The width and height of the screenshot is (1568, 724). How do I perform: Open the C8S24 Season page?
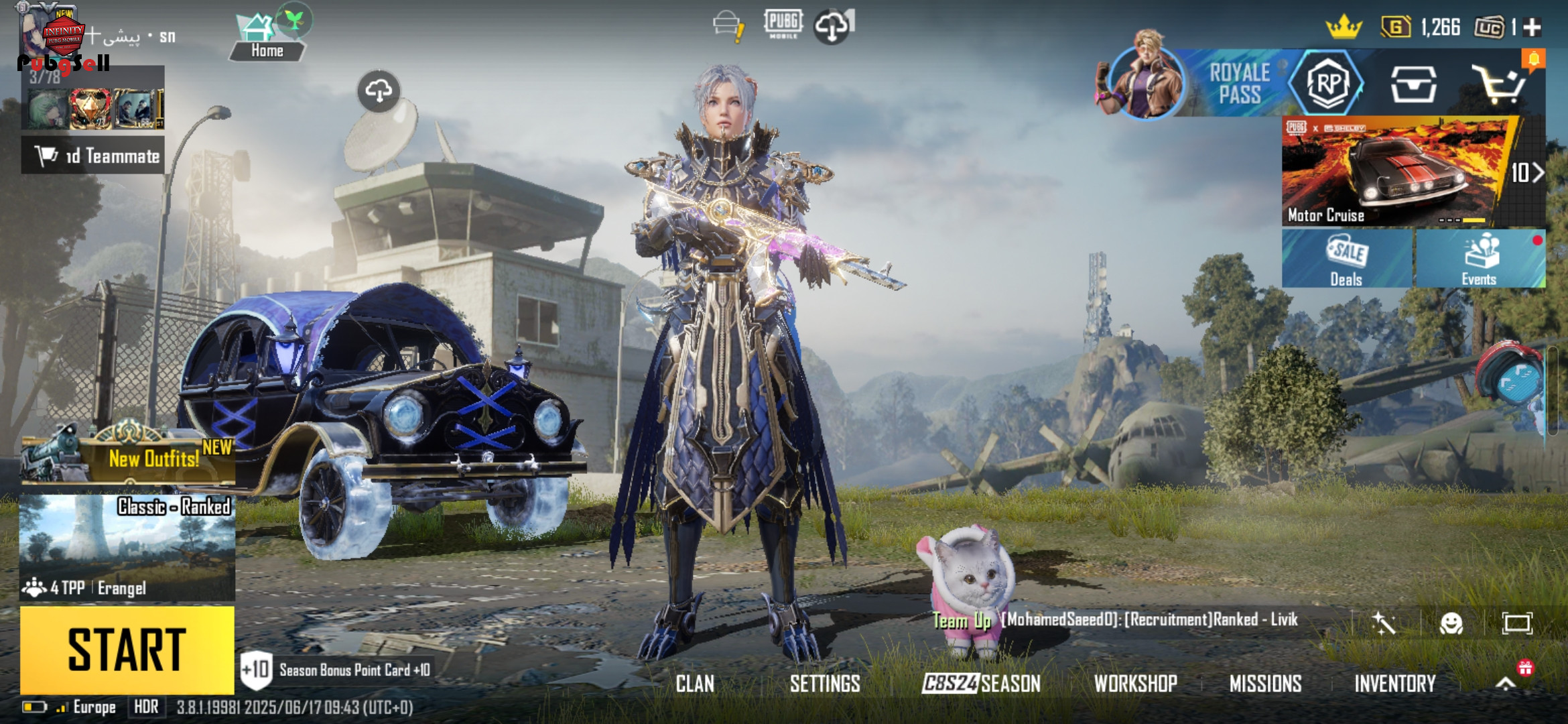point(982,684)
